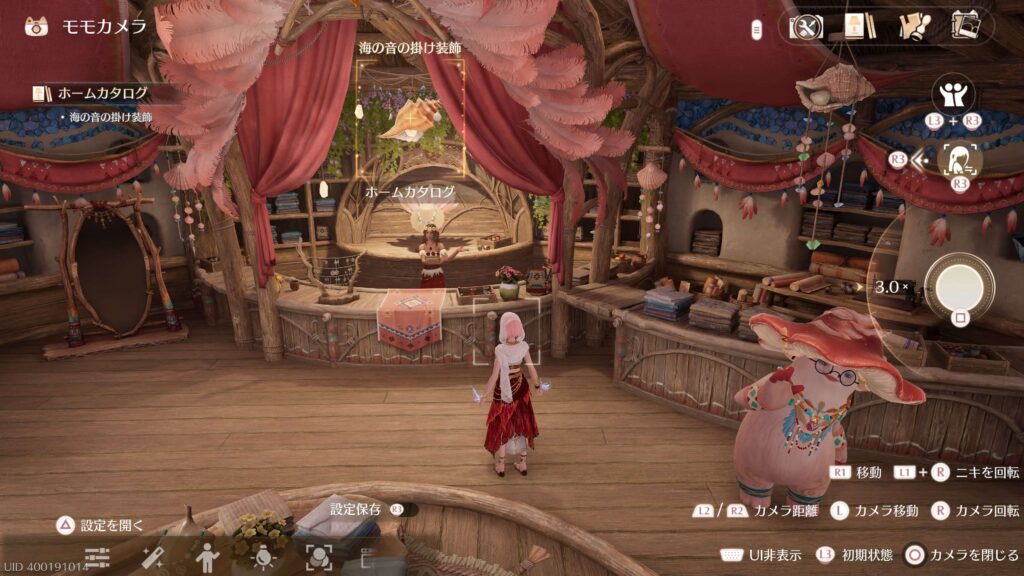The height and width of the screenshot is (576, 1024).
Task: Click the two-figure group pose icon
Action: coord(953,97)
